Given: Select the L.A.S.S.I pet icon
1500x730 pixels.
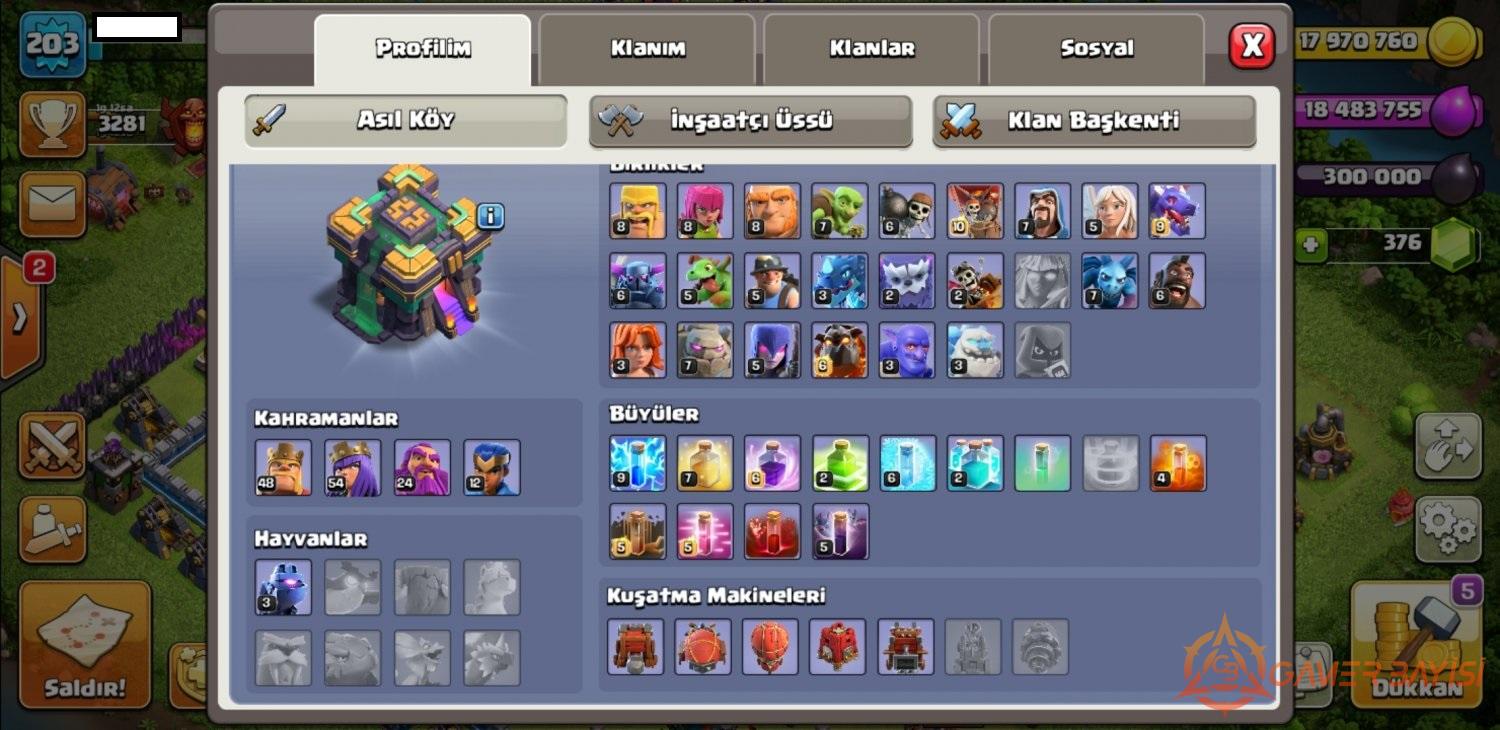Looking at the screenshot, I should (x=283, y=587).
